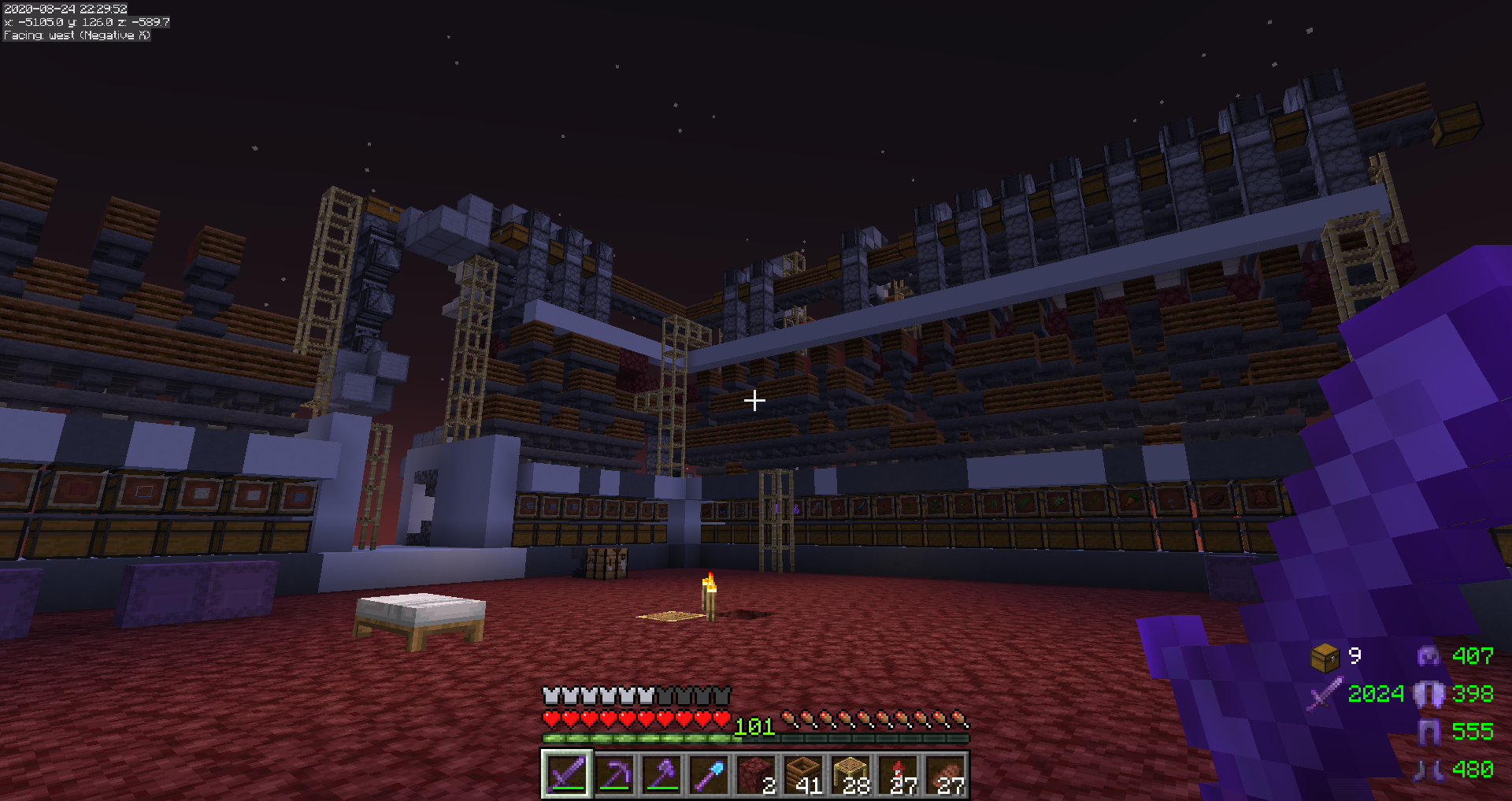Choose the enchanted axe in the hotbar
The width and height of the screenshot is (1512, 801).
(661, 774)
